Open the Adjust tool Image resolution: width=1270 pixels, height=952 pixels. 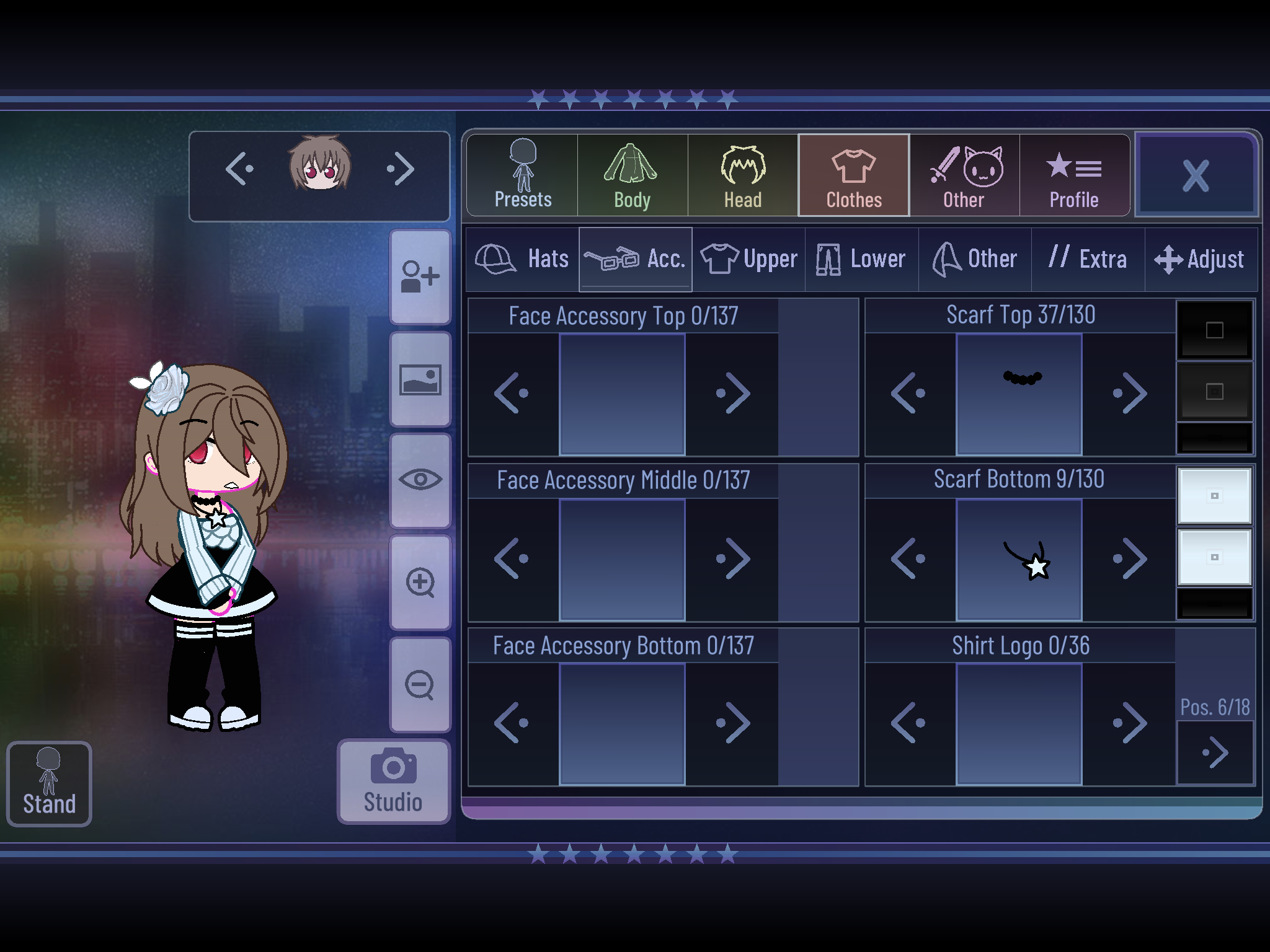pyautogui.click(x=1202, y=259)
